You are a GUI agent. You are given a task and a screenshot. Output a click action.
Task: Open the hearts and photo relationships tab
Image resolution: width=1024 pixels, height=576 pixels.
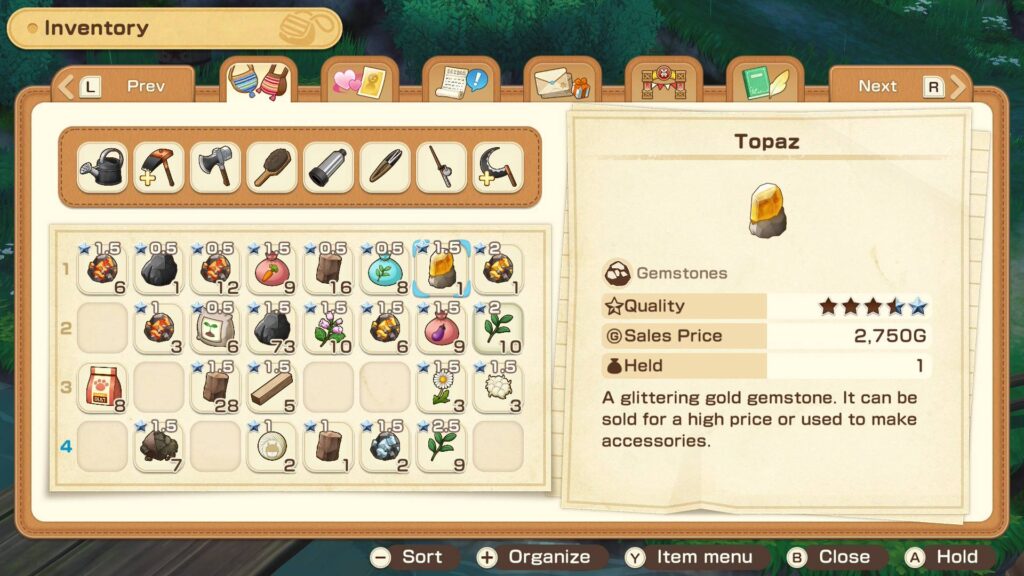coord(358,82)
